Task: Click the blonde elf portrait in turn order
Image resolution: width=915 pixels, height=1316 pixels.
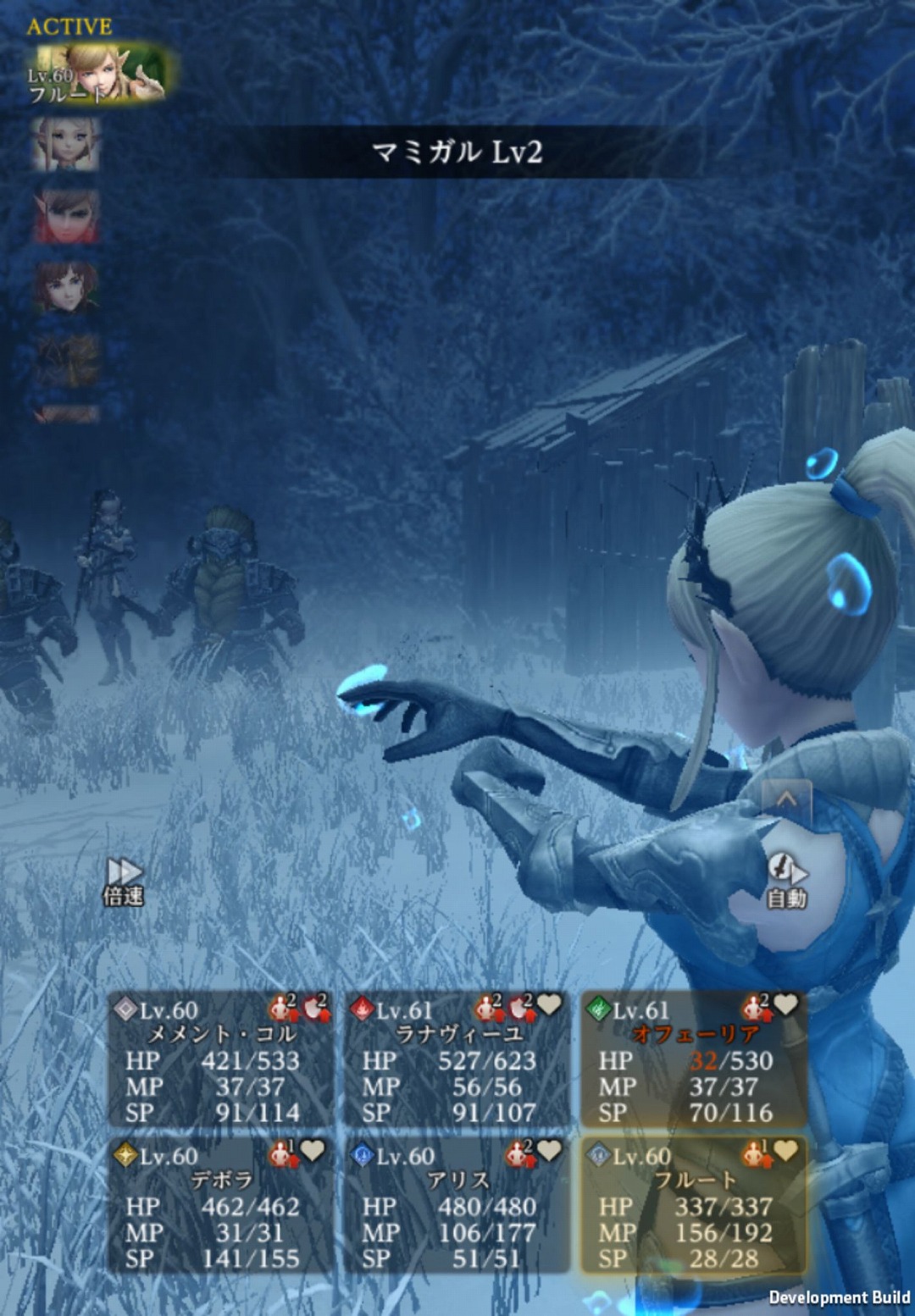Action: 66,144
